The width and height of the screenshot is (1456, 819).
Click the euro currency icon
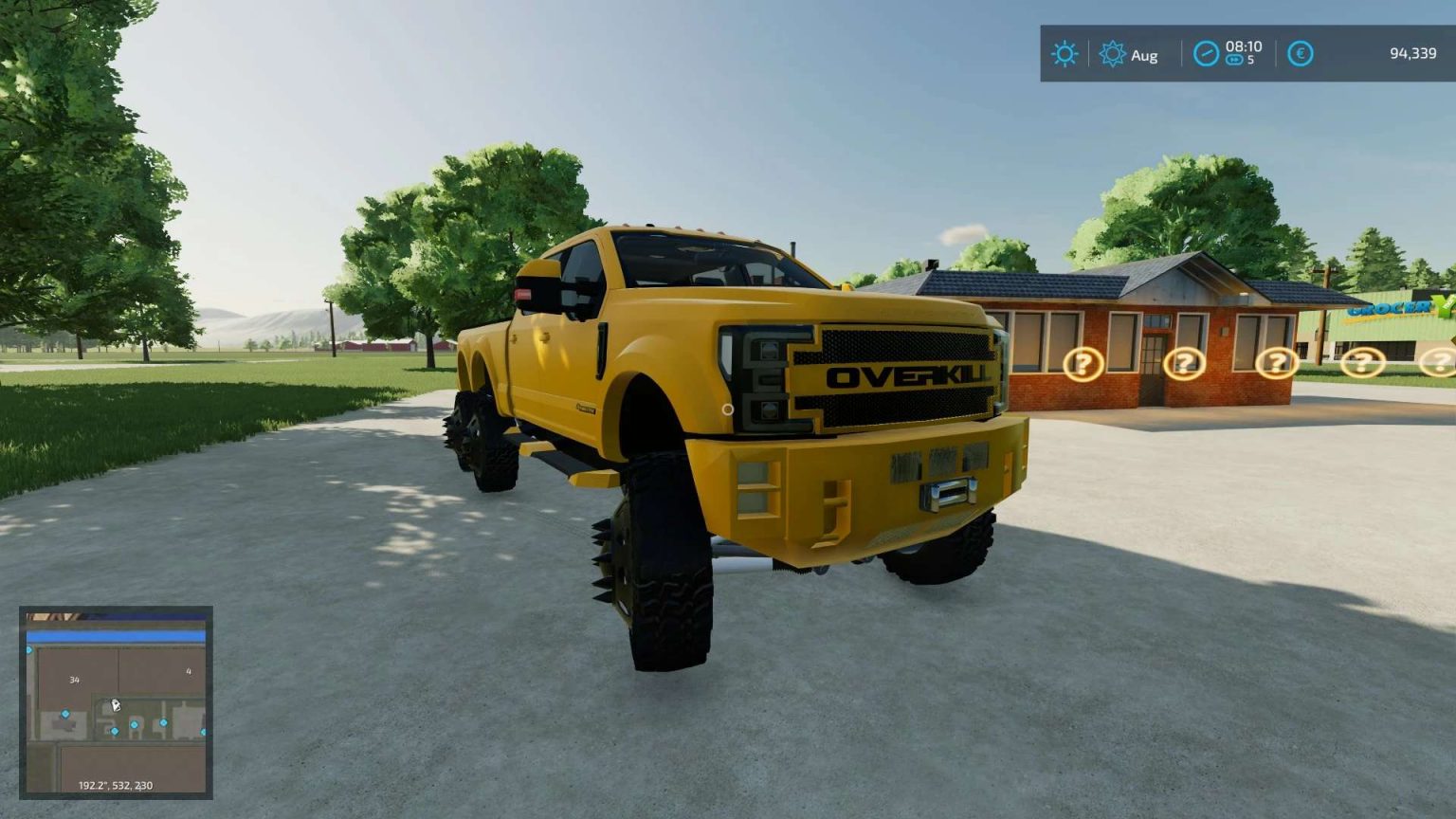click(x=1301, y=54)
